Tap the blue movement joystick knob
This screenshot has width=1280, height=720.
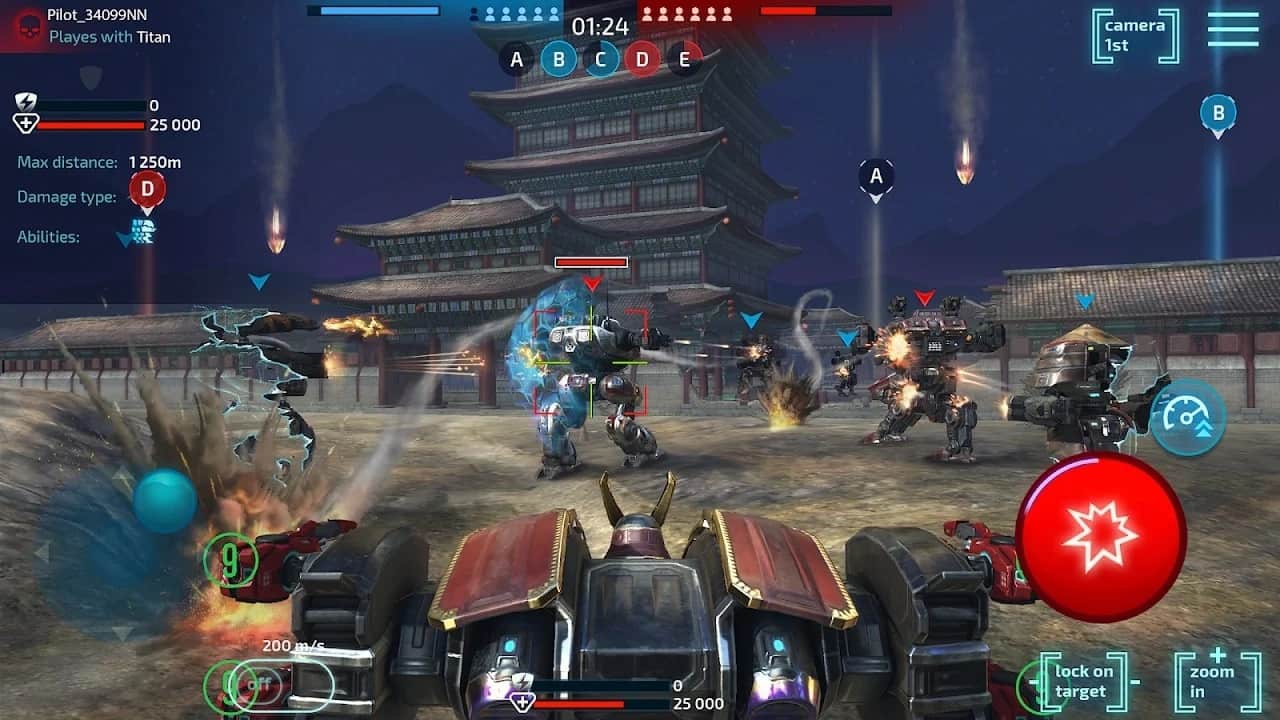click(x=165, y=501)
